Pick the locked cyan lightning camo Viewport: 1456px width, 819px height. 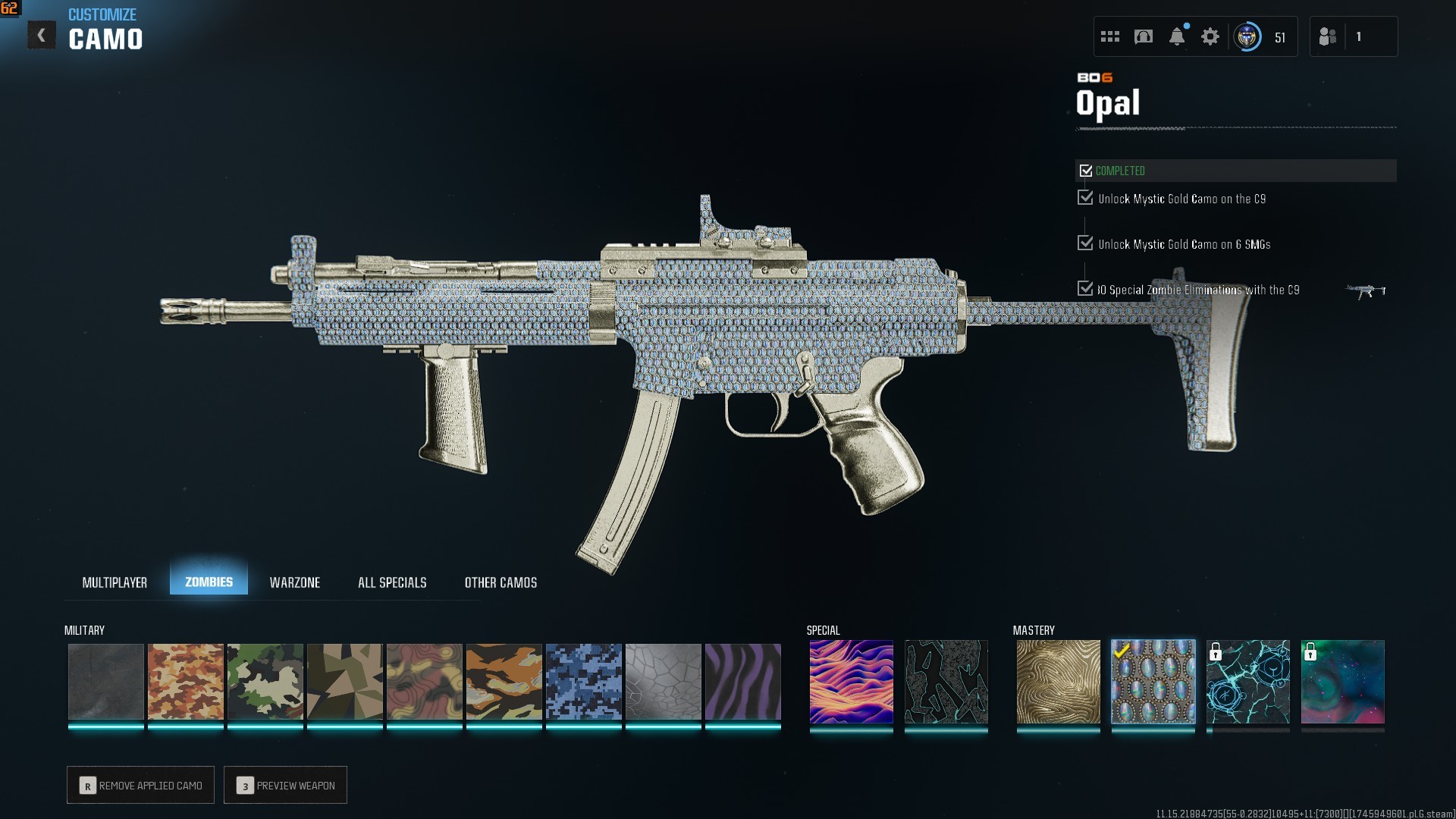1247,682
